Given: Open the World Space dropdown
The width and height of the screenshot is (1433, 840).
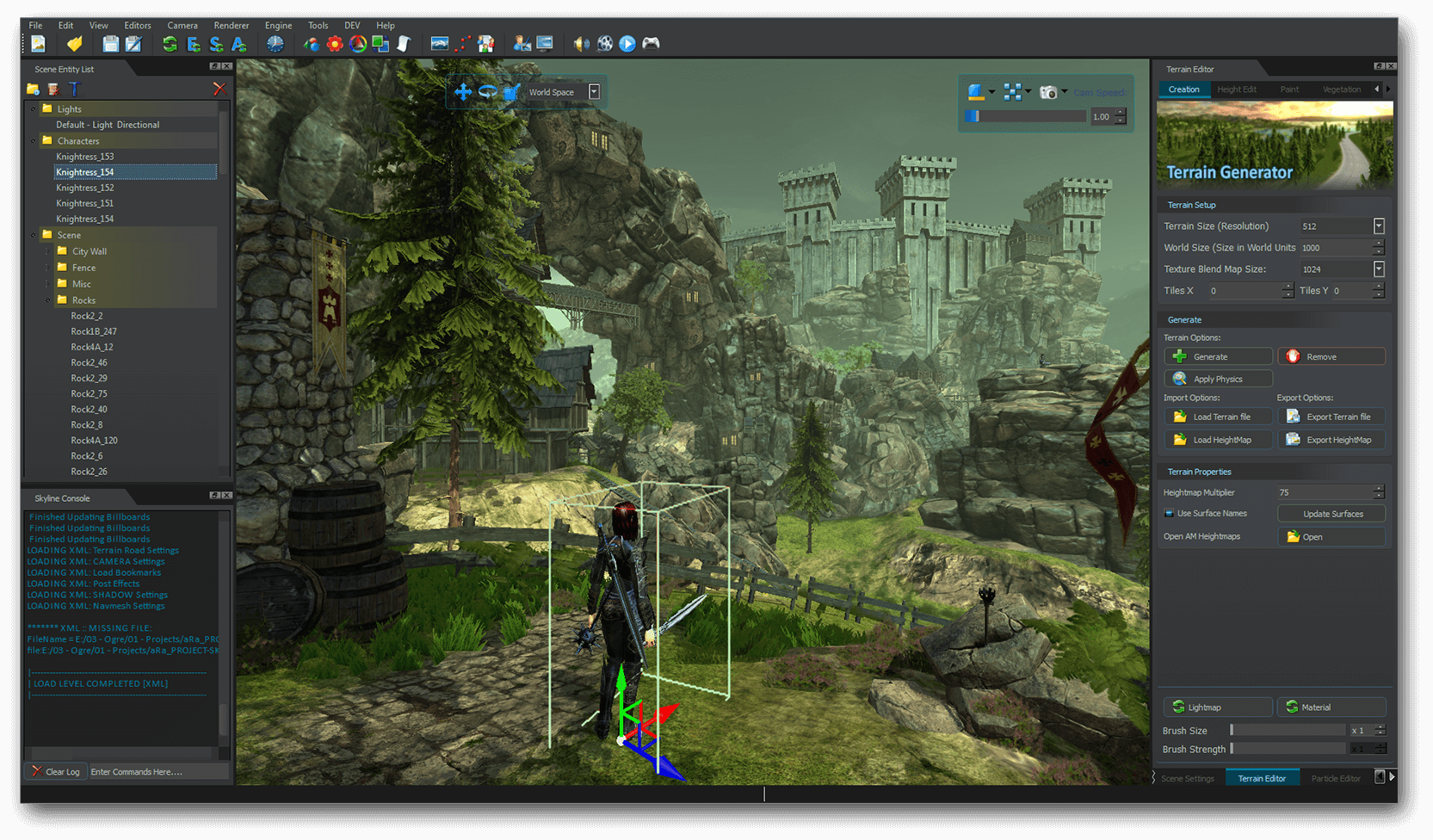Looking at the screenshot, I should tap(594, 92).
